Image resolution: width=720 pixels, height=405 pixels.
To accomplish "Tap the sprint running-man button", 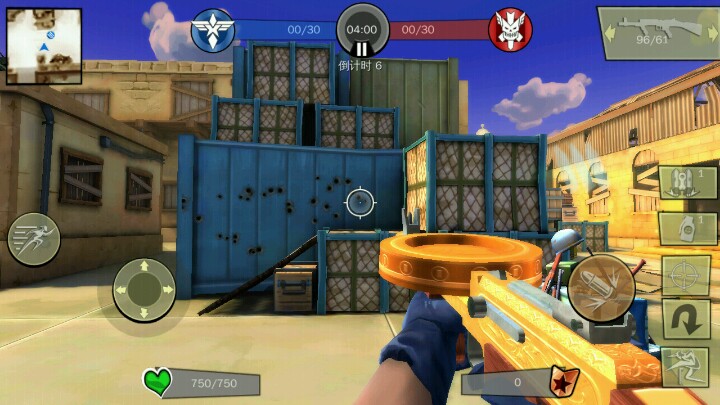I will point(34,240).
